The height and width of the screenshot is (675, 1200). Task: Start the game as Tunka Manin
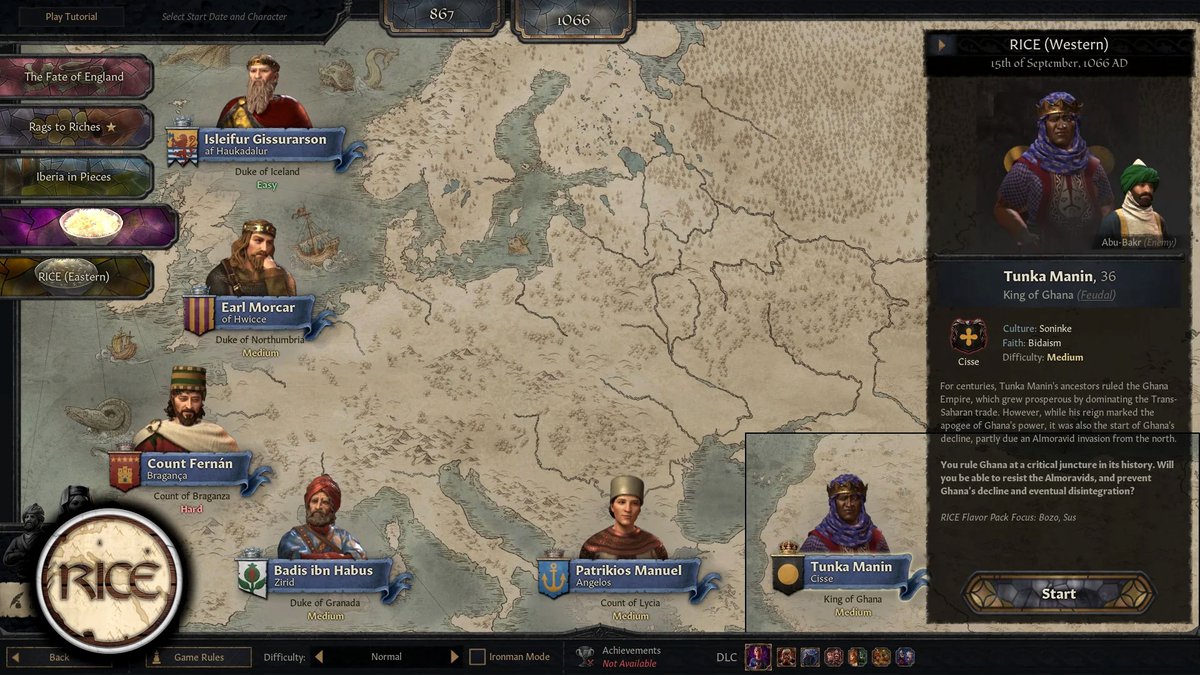coord(1058,594)
